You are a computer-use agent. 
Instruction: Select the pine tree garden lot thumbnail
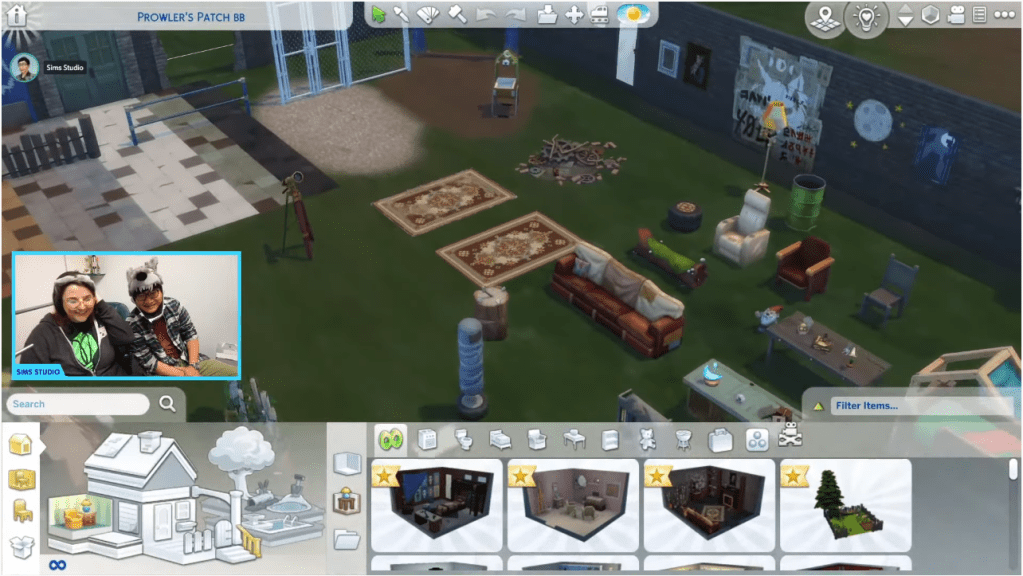(x=845, y=504)
